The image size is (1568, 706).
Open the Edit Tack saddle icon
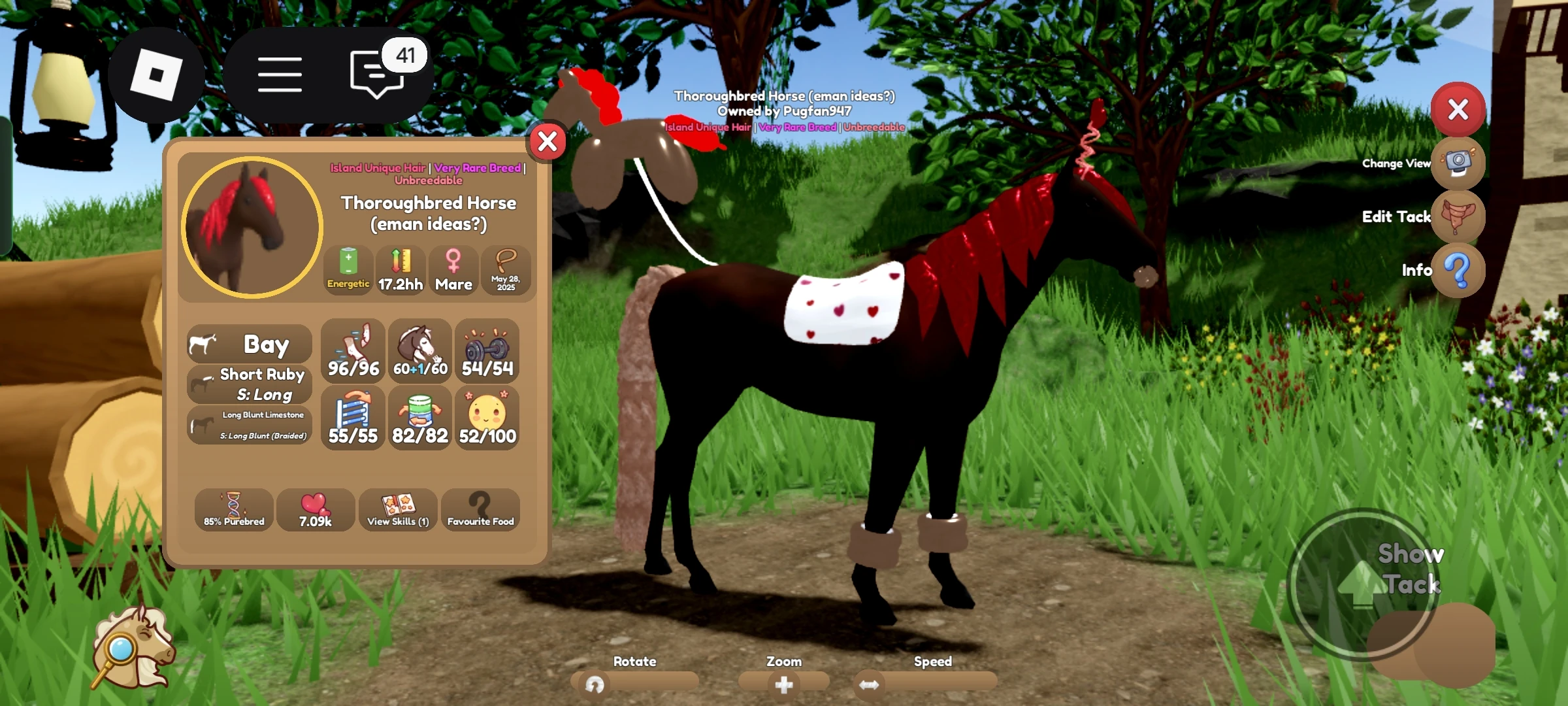point(1458,216)
